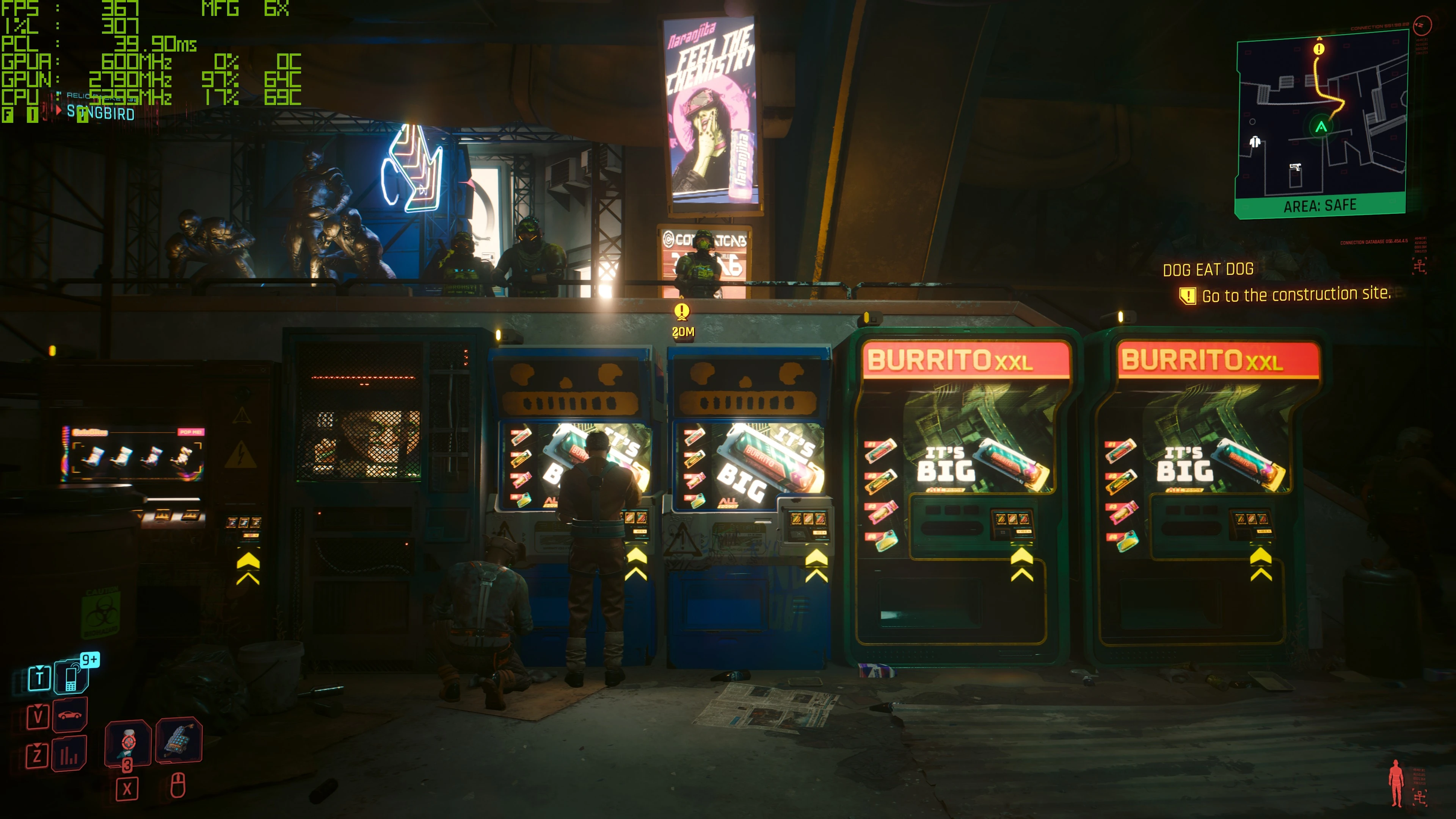The height and width of the screenshot is (819, 1456).
Task: Select the red car vehicle icon
Action: click(x=69, y=715)
